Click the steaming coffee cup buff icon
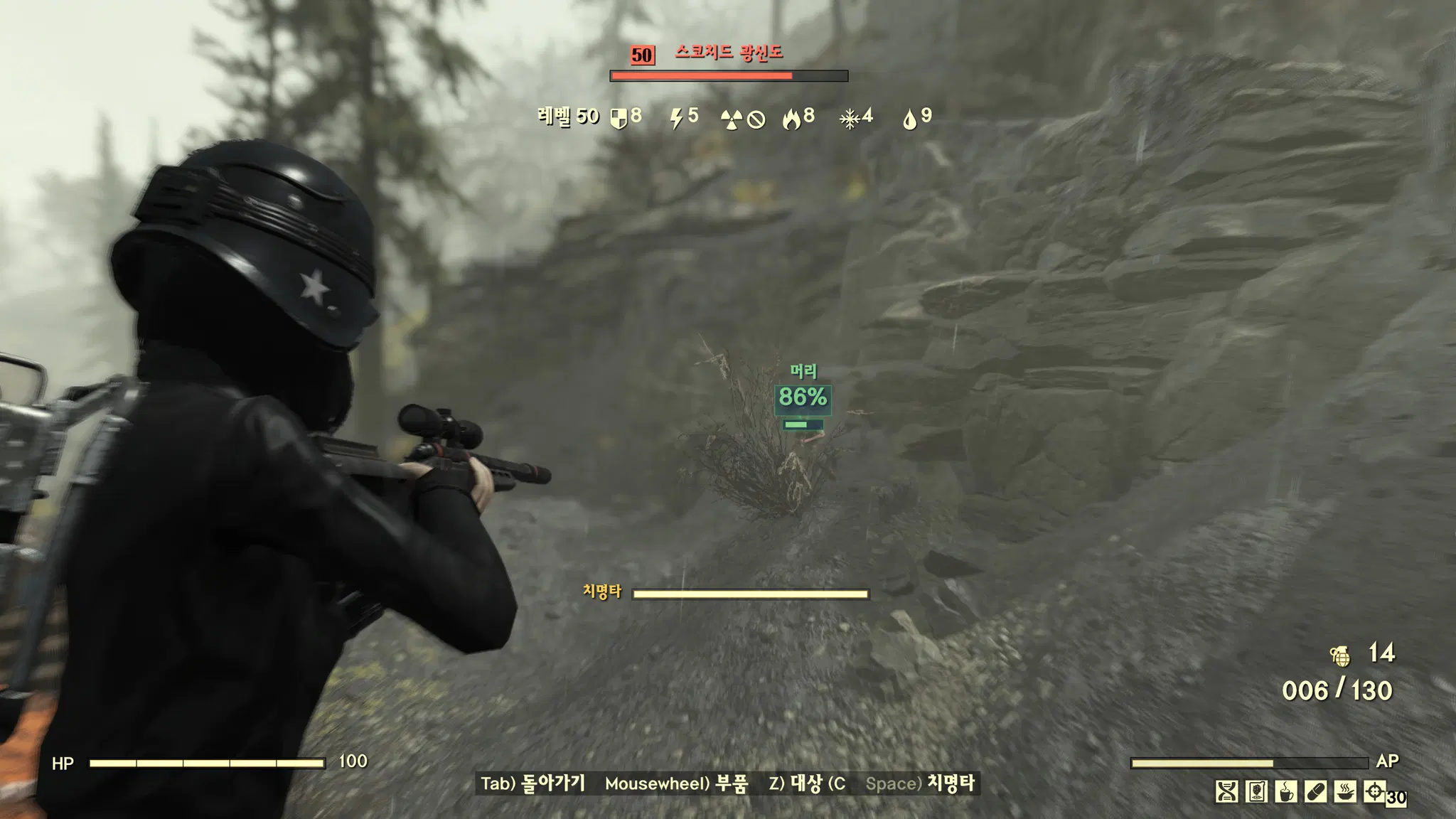This screenshot has width=1456, height=819. (x=1285, y=791)
